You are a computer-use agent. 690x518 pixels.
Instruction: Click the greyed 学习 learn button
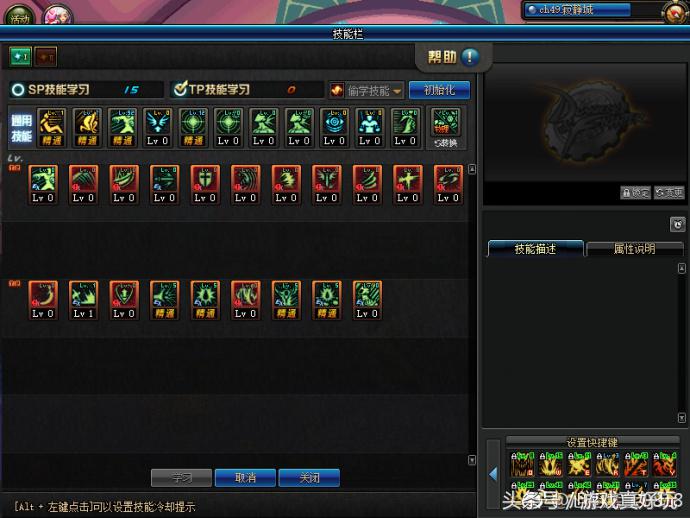[x=181, y=478]
